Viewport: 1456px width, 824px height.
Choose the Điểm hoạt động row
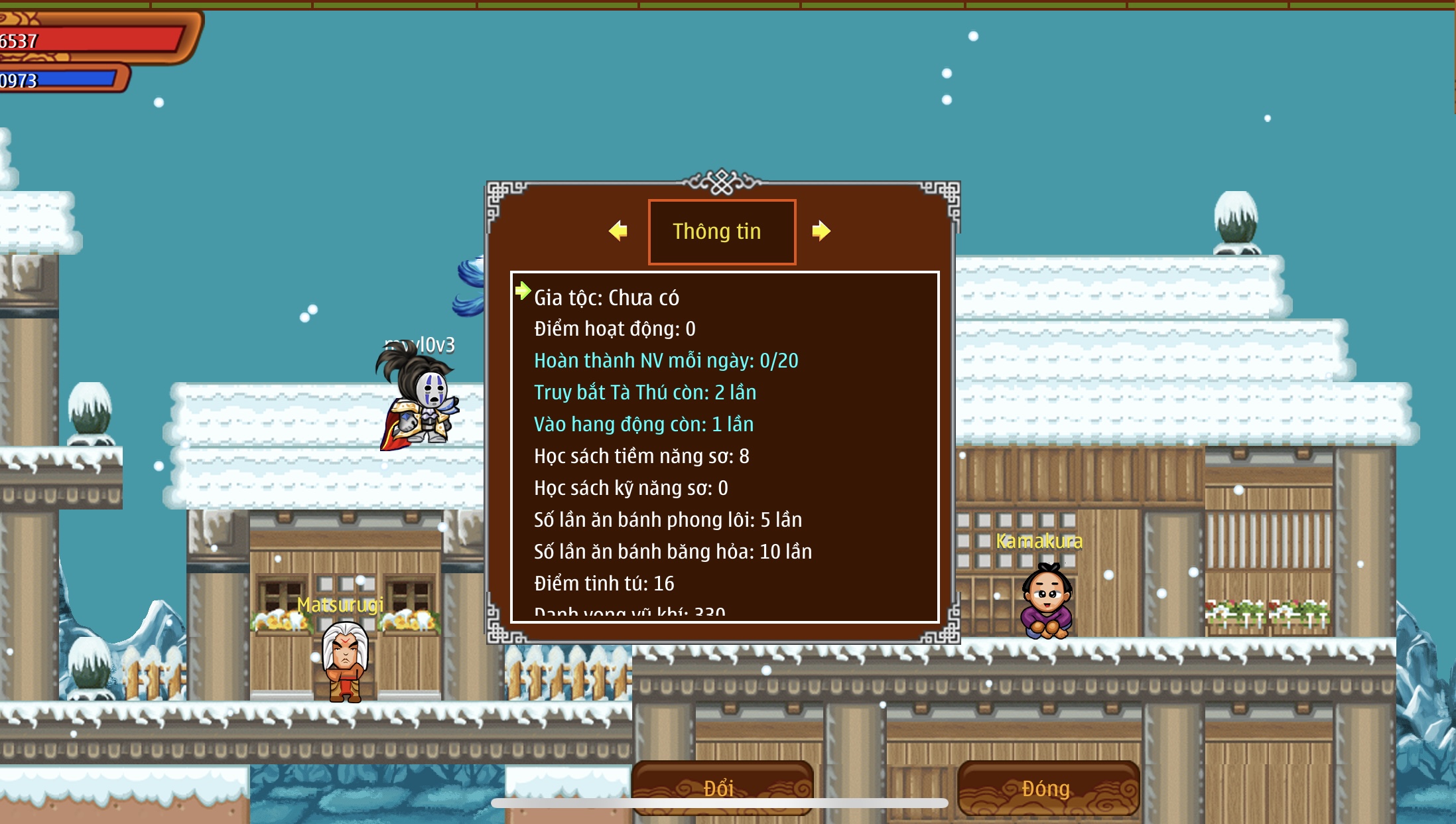[x=614, y=329]
